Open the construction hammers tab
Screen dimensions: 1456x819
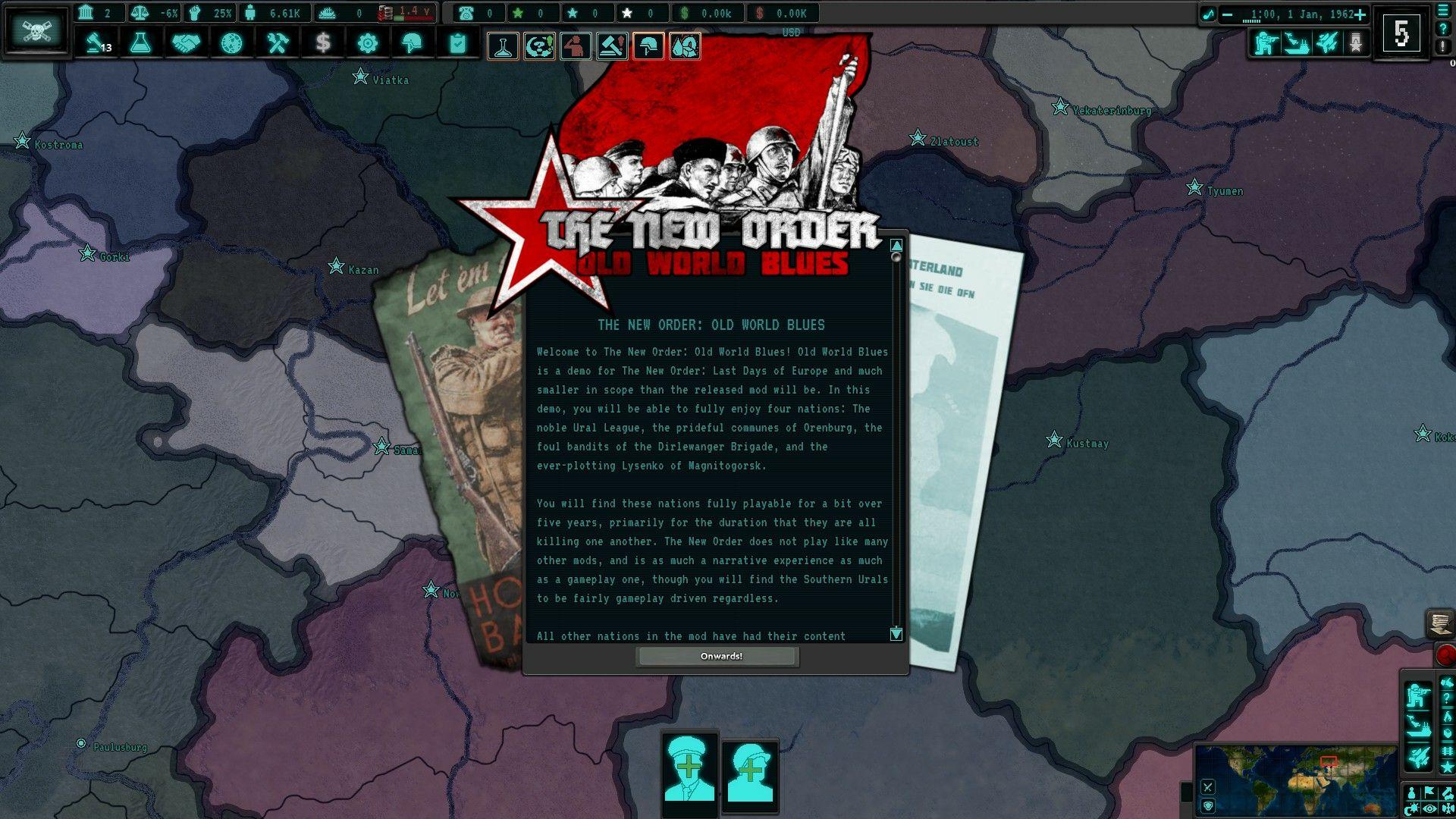pyautogui.click(x=278, y=44)
